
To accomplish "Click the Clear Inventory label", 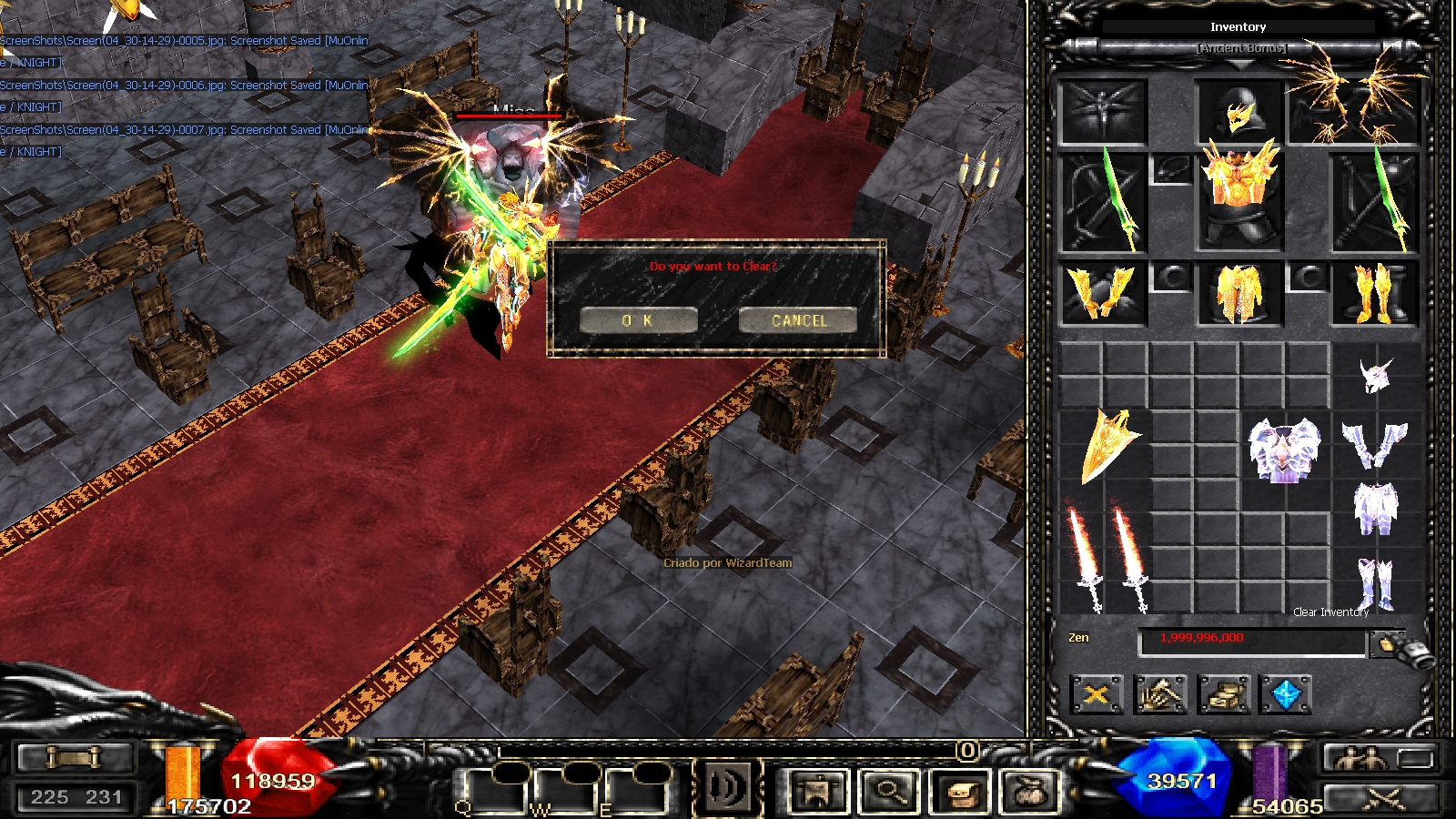I will click(1330, 612).
